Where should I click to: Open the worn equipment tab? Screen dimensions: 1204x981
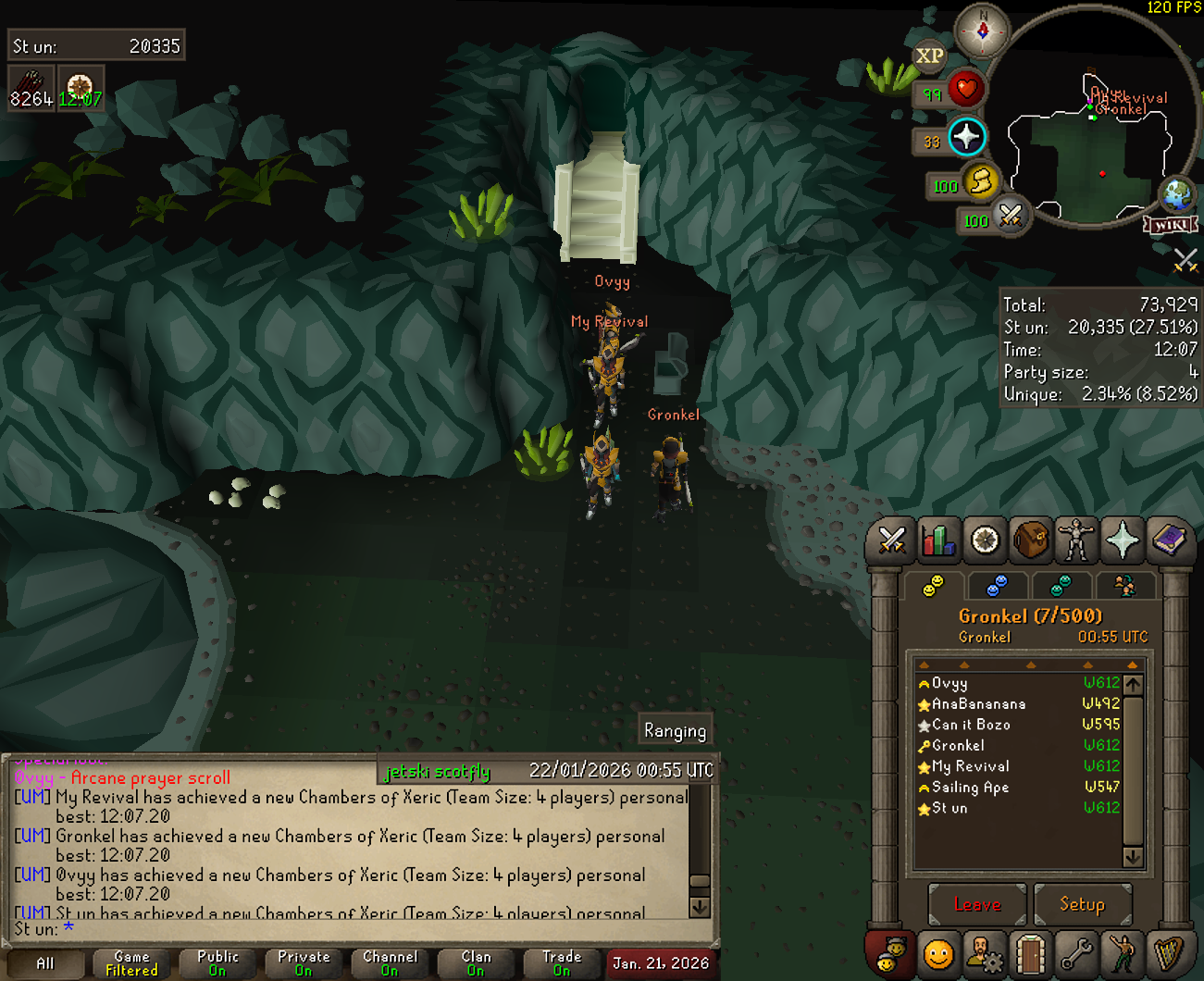tap(1076, 540)
